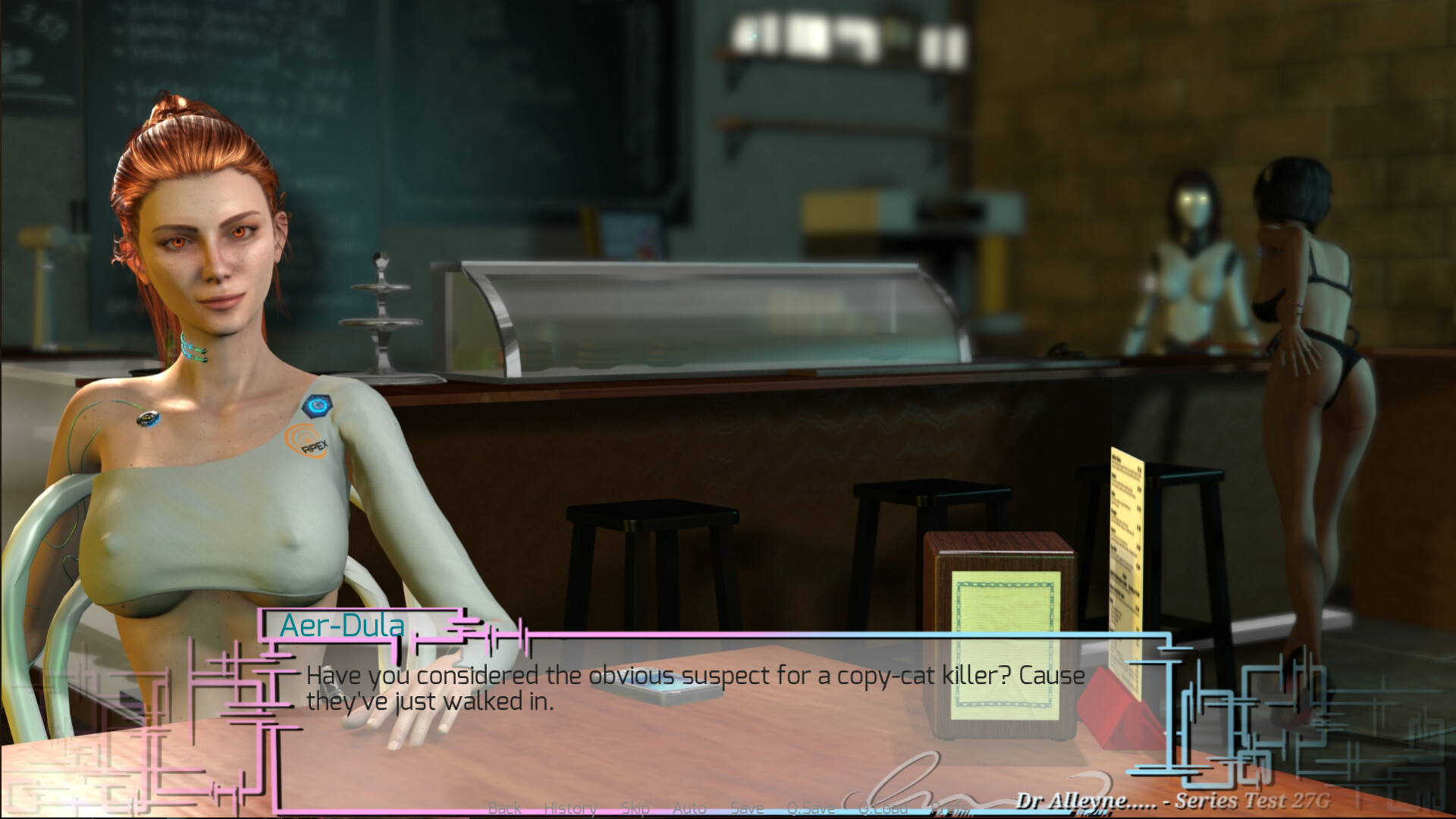Enable Skip mode in the quick menu

(634, 808)
